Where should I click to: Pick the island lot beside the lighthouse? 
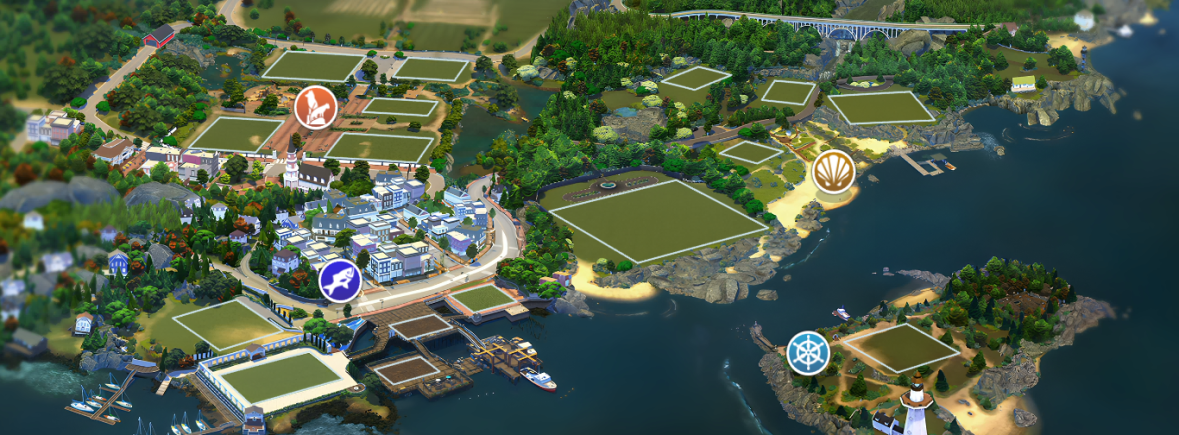coord(901,347)
